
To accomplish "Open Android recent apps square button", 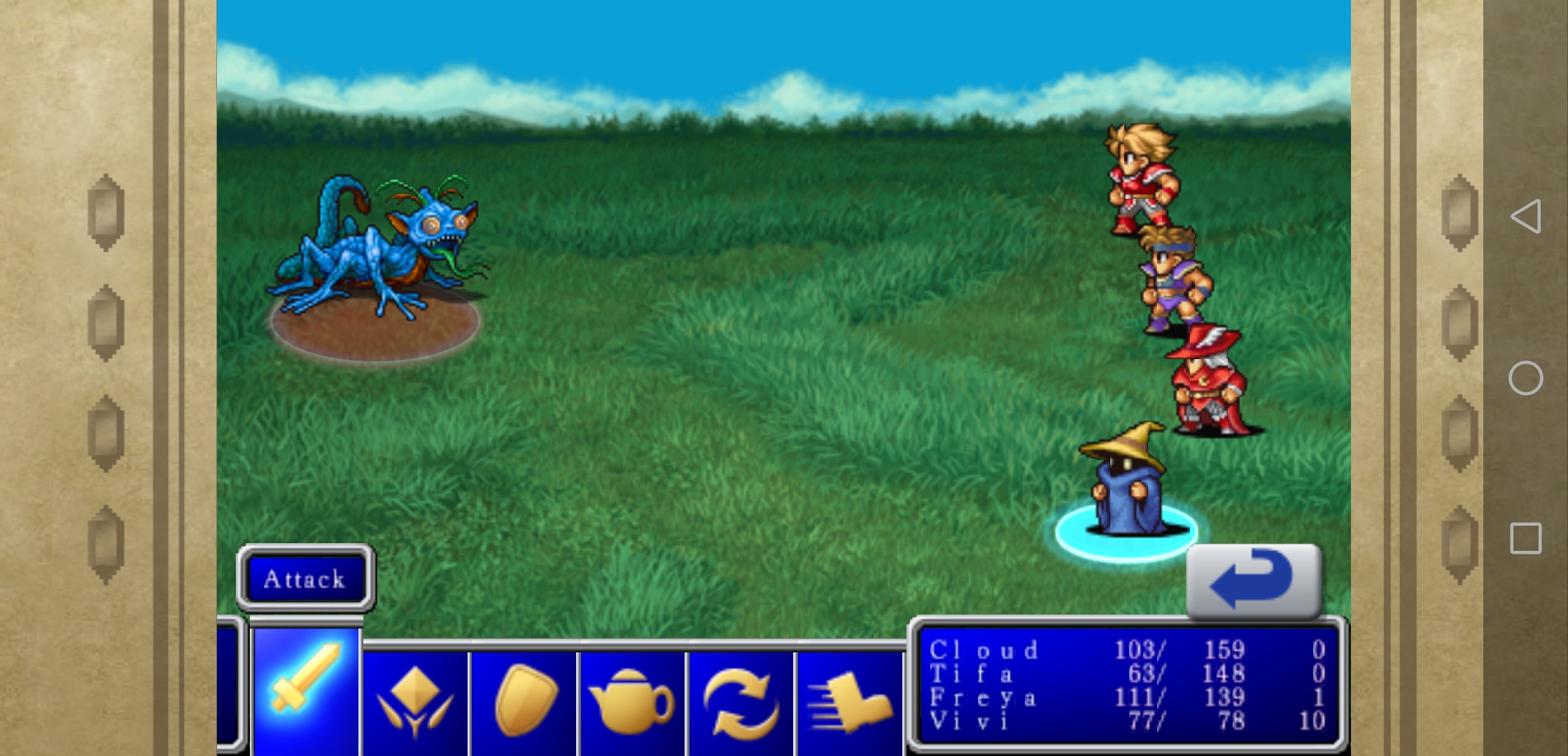I will click(x=1526, y=538).
